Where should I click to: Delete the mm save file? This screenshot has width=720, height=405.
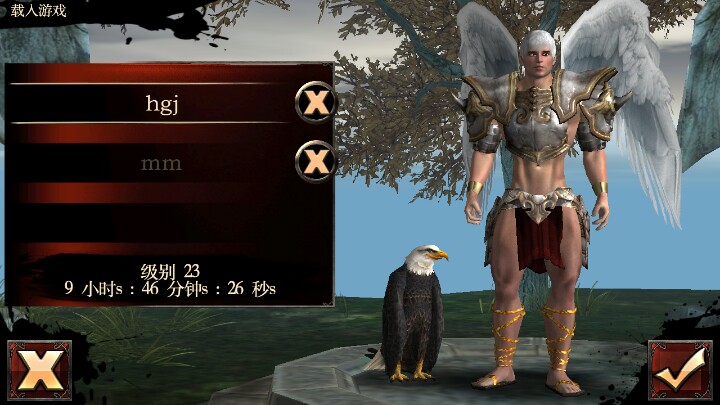coord(316,160)
